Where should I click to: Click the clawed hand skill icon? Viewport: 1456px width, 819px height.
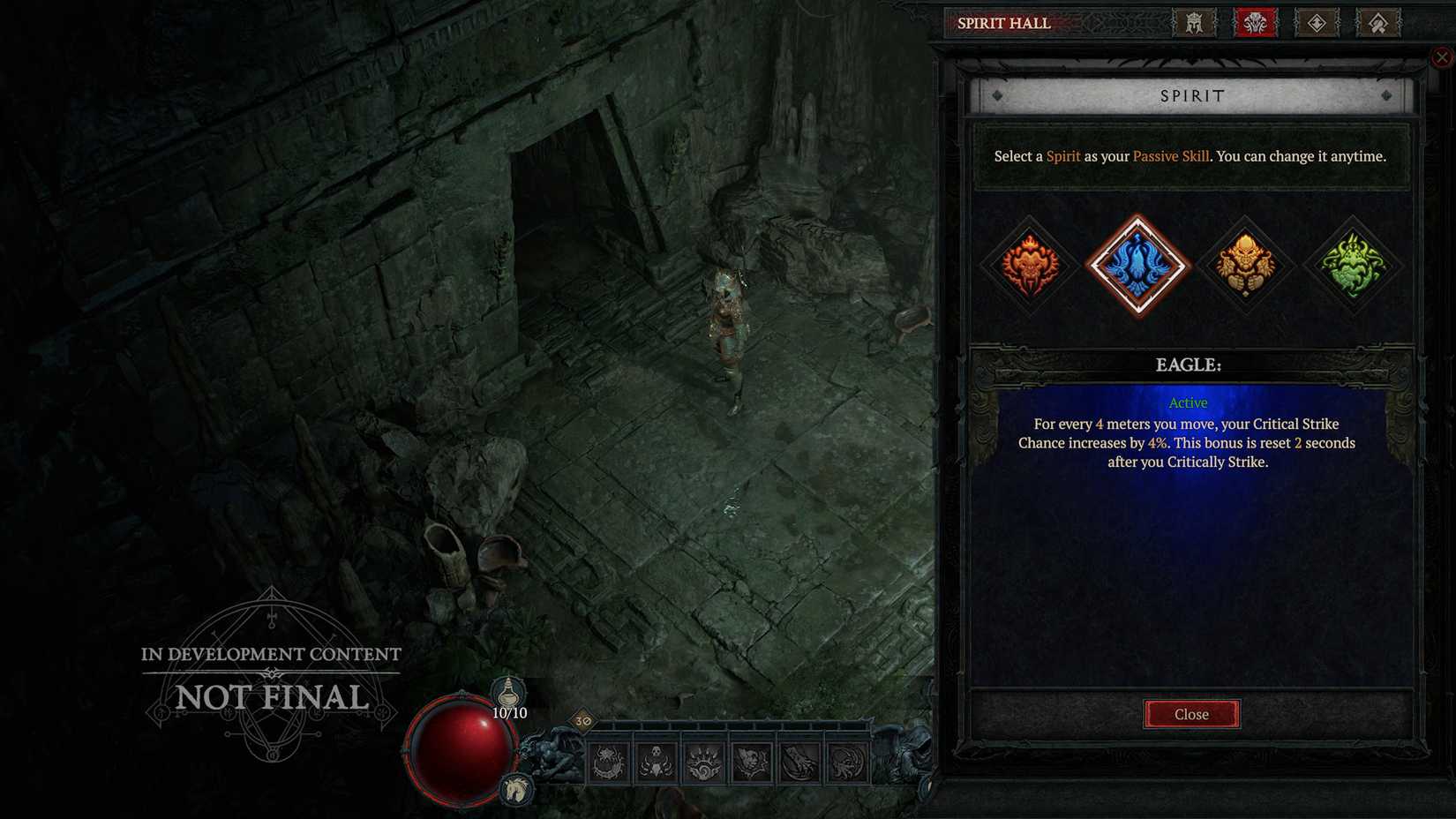pos(797,763)
